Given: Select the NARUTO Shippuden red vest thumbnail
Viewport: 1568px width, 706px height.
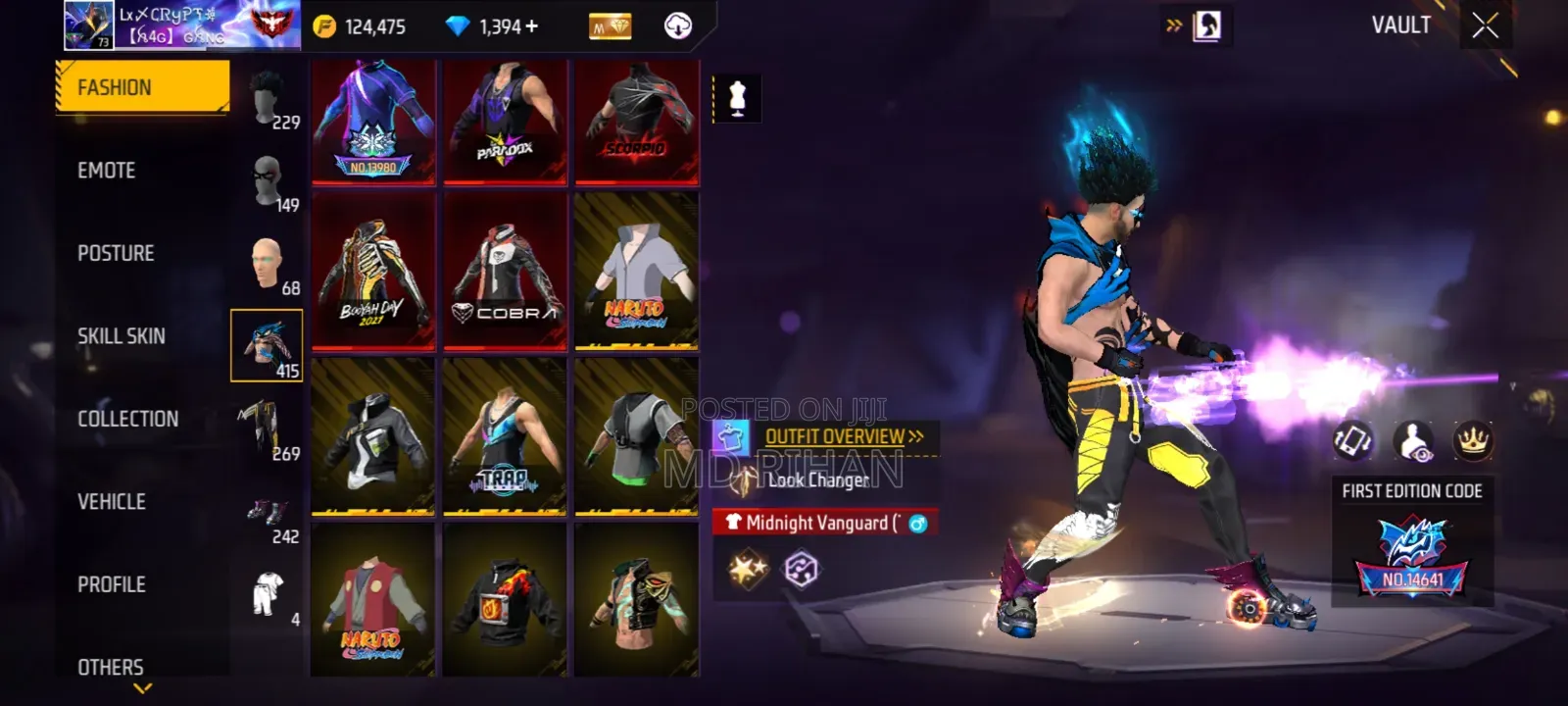Looking at the screenshot, I should [x=372, y=603].
